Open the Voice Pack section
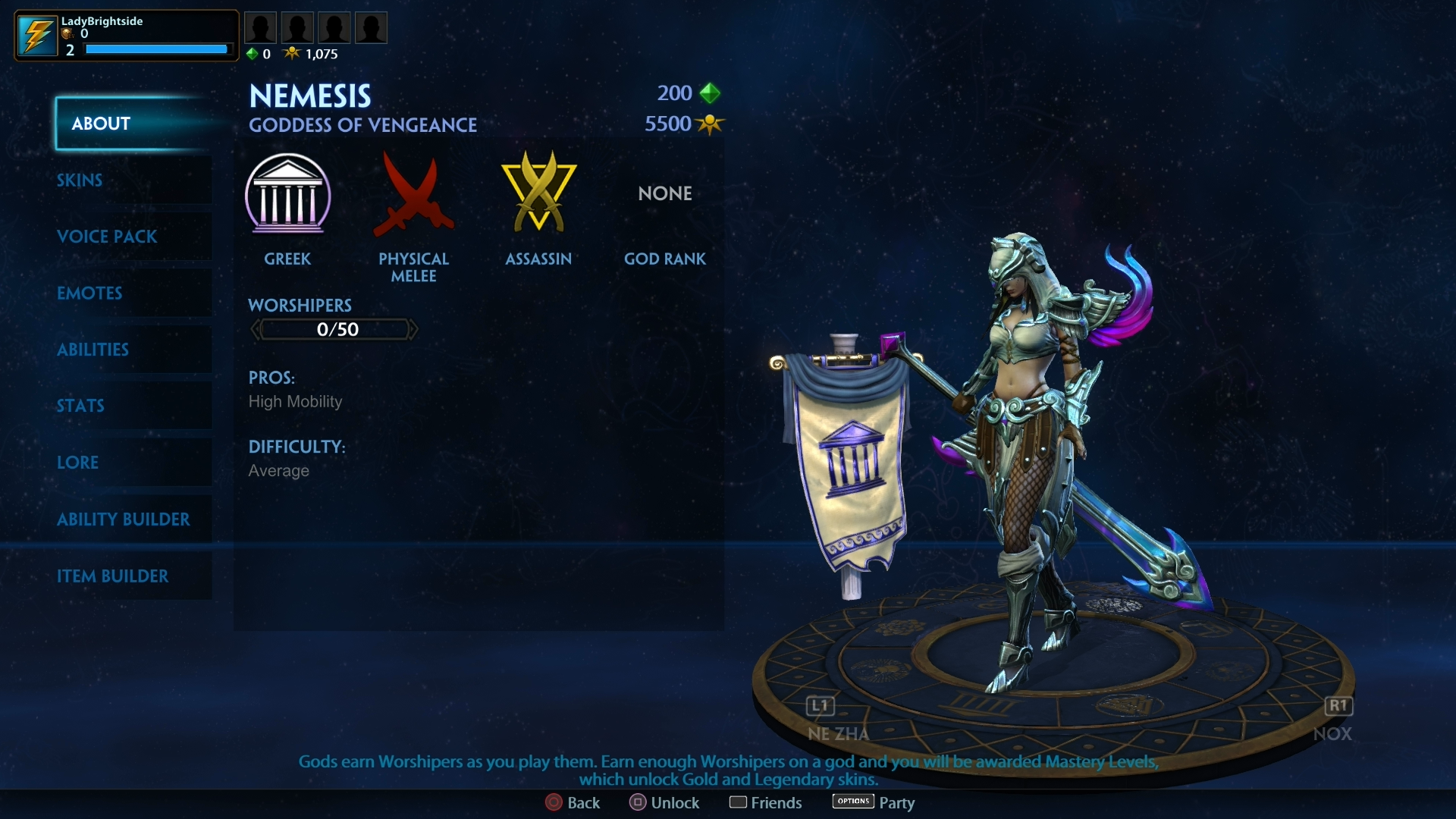Screen dimensions: 1456x819 click(107, 237)
